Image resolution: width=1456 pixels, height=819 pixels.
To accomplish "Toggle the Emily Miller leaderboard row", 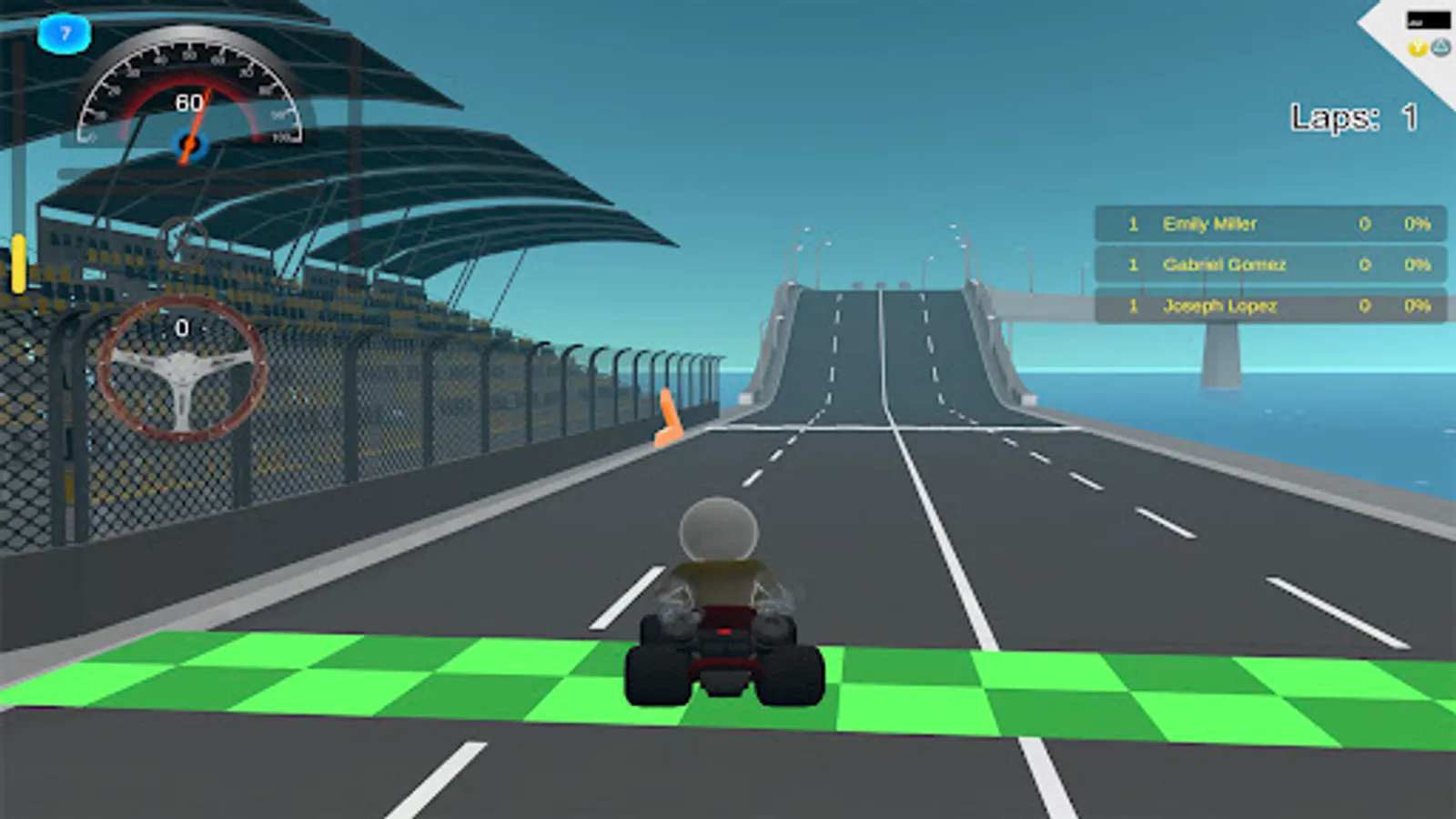I will (1269, 225).
